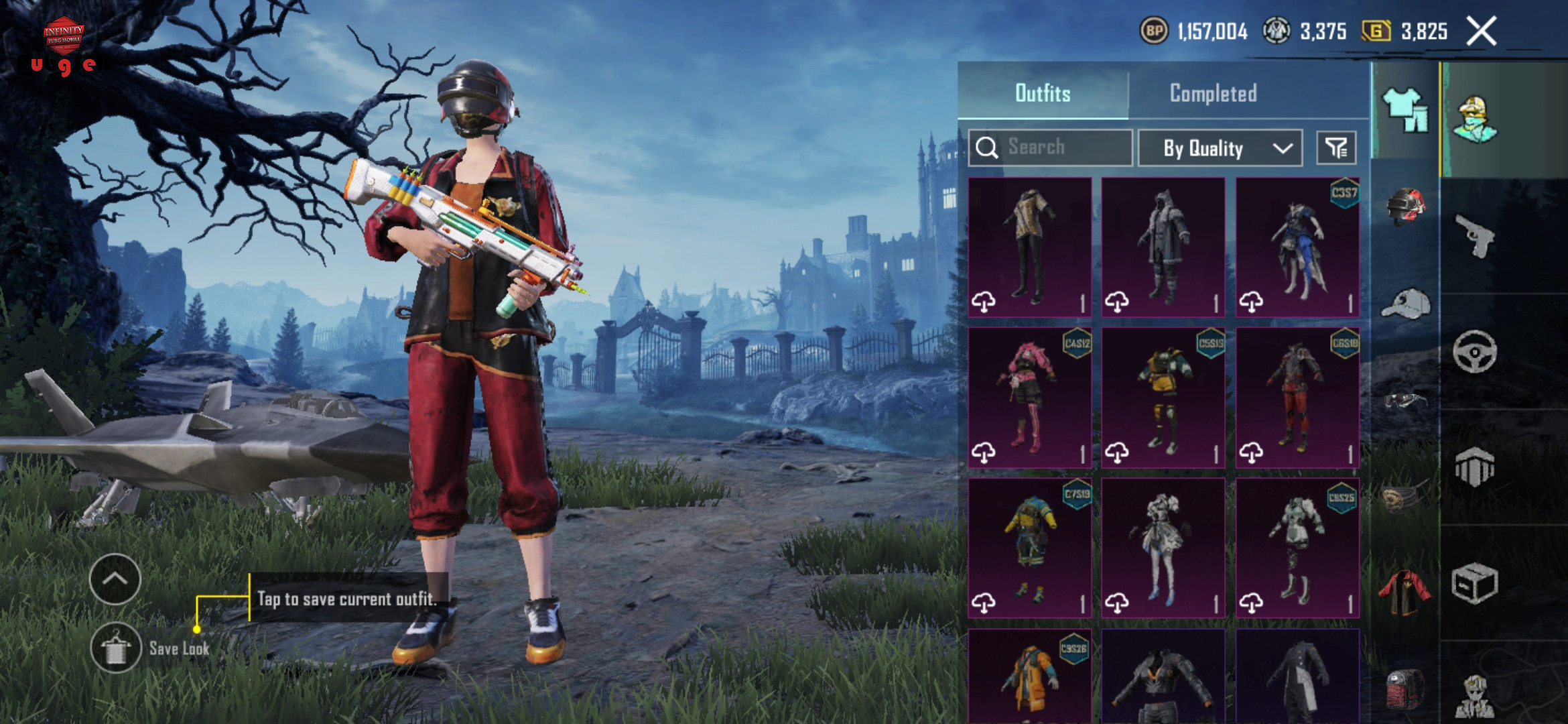Open the baseball cap headwear category

(1405, 305)
